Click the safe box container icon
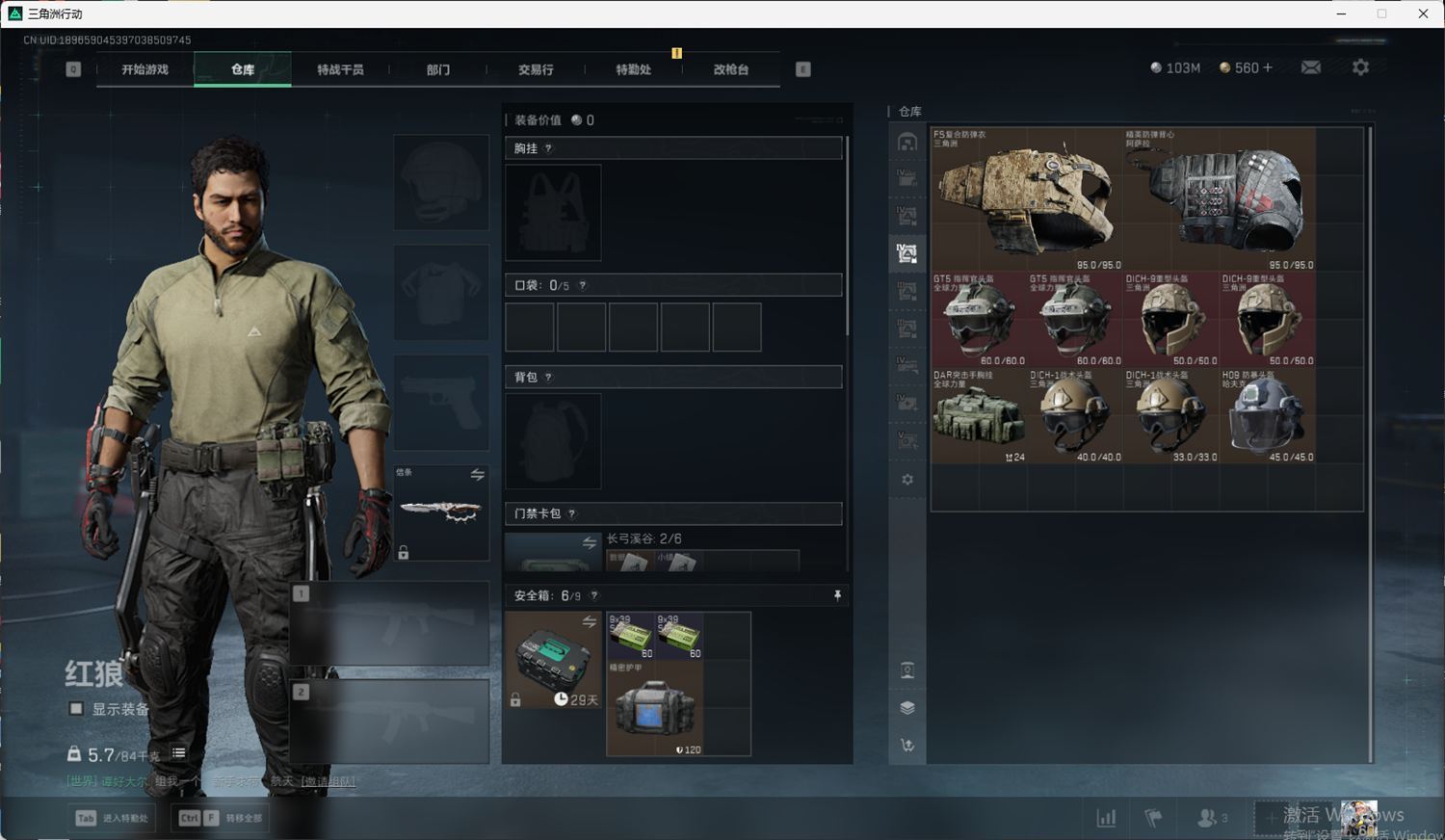Image resolution: width=1445 pixels, height=840 pixels. pos(553,659)
